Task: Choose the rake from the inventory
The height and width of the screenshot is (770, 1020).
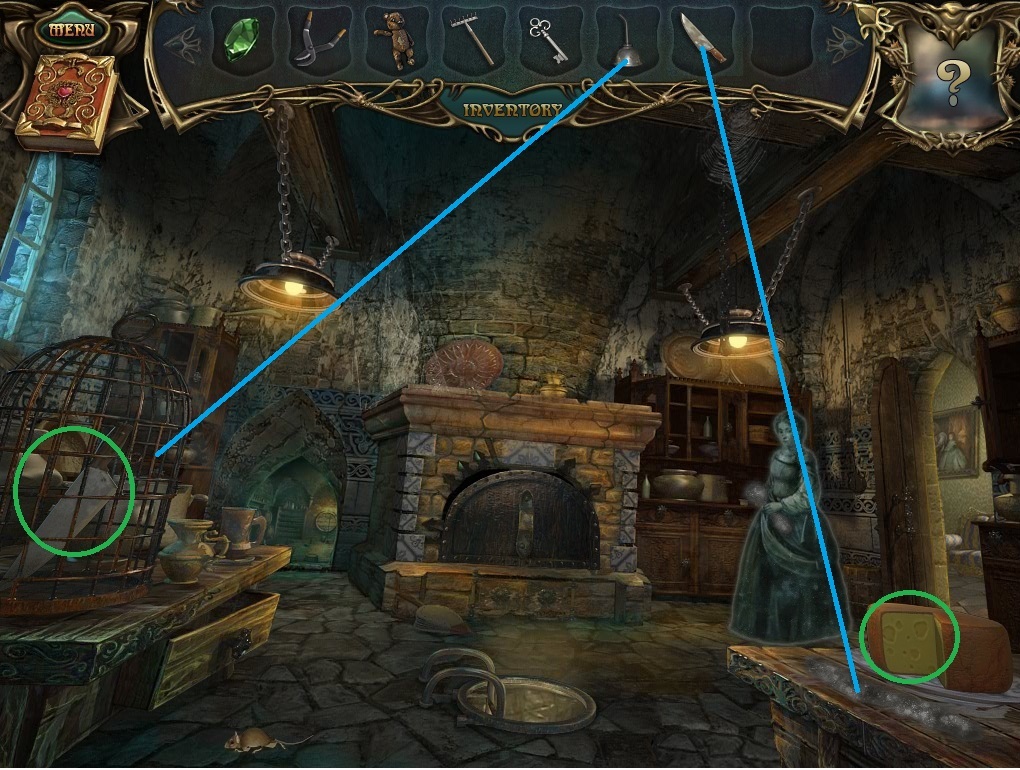Action: pyautogui.click(x=469, y=42)
